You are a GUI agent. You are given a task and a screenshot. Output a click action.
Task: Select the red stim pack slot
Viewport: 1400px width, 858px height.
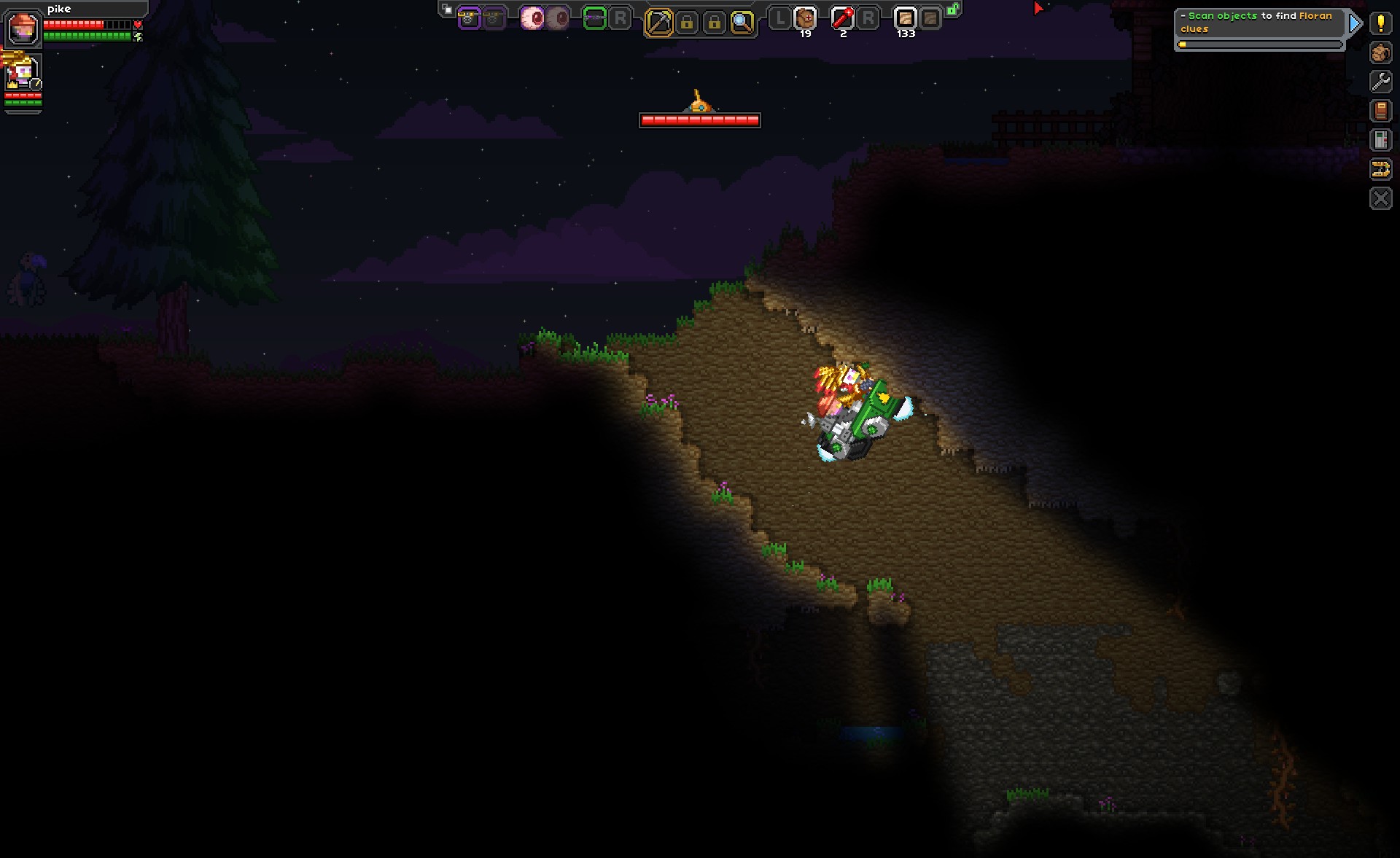pyautogui.click(x=842, y=18)
